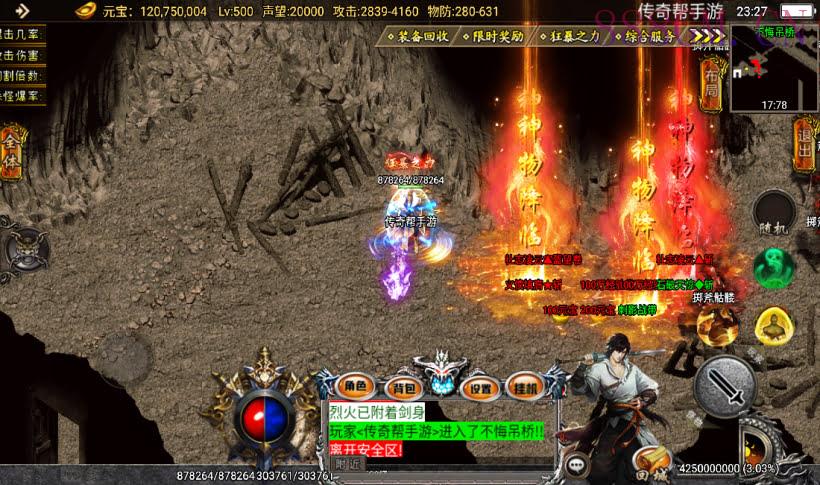This screenshot has height=485, width=820.
Task: Open the 设置 settings menu
Action: (481, 387)
